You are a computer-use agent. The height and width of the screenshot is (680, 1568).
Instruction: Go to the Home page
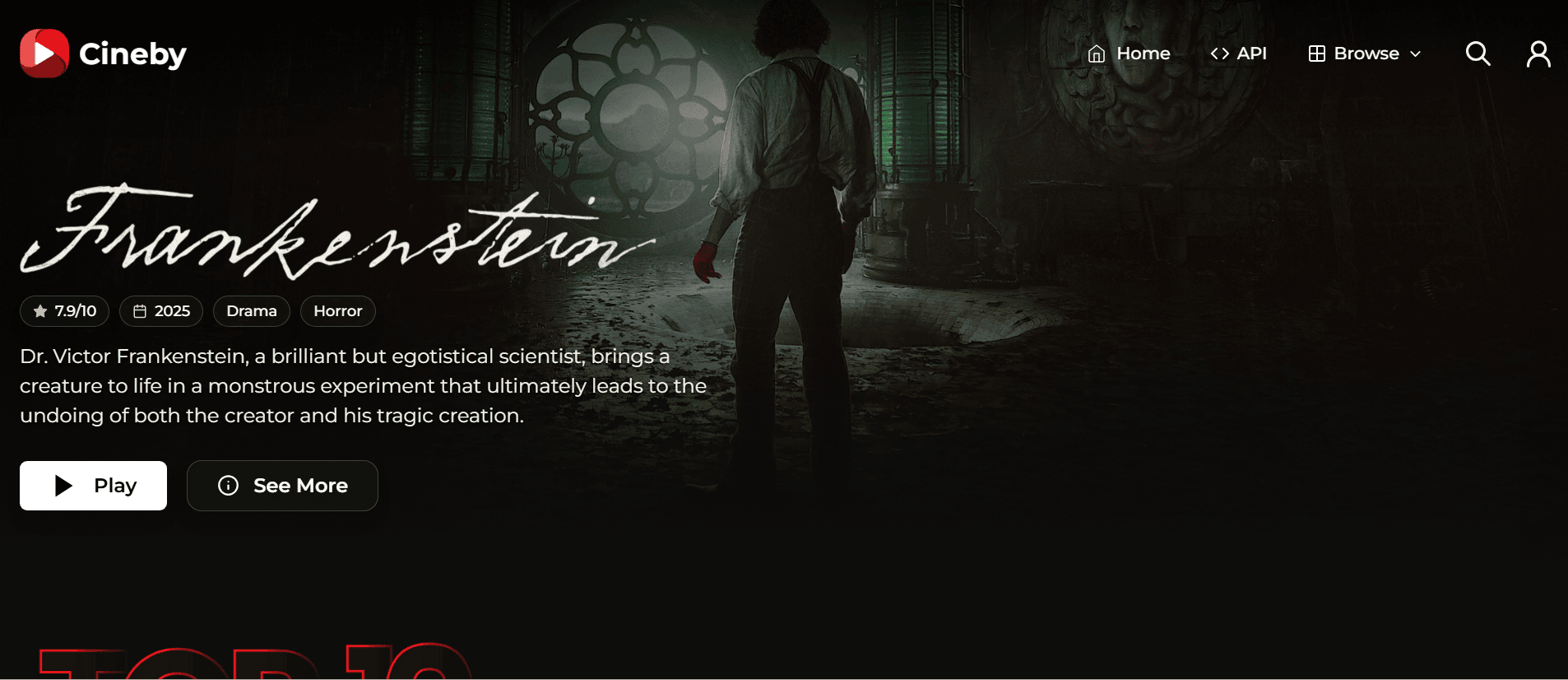[1129, 54]
